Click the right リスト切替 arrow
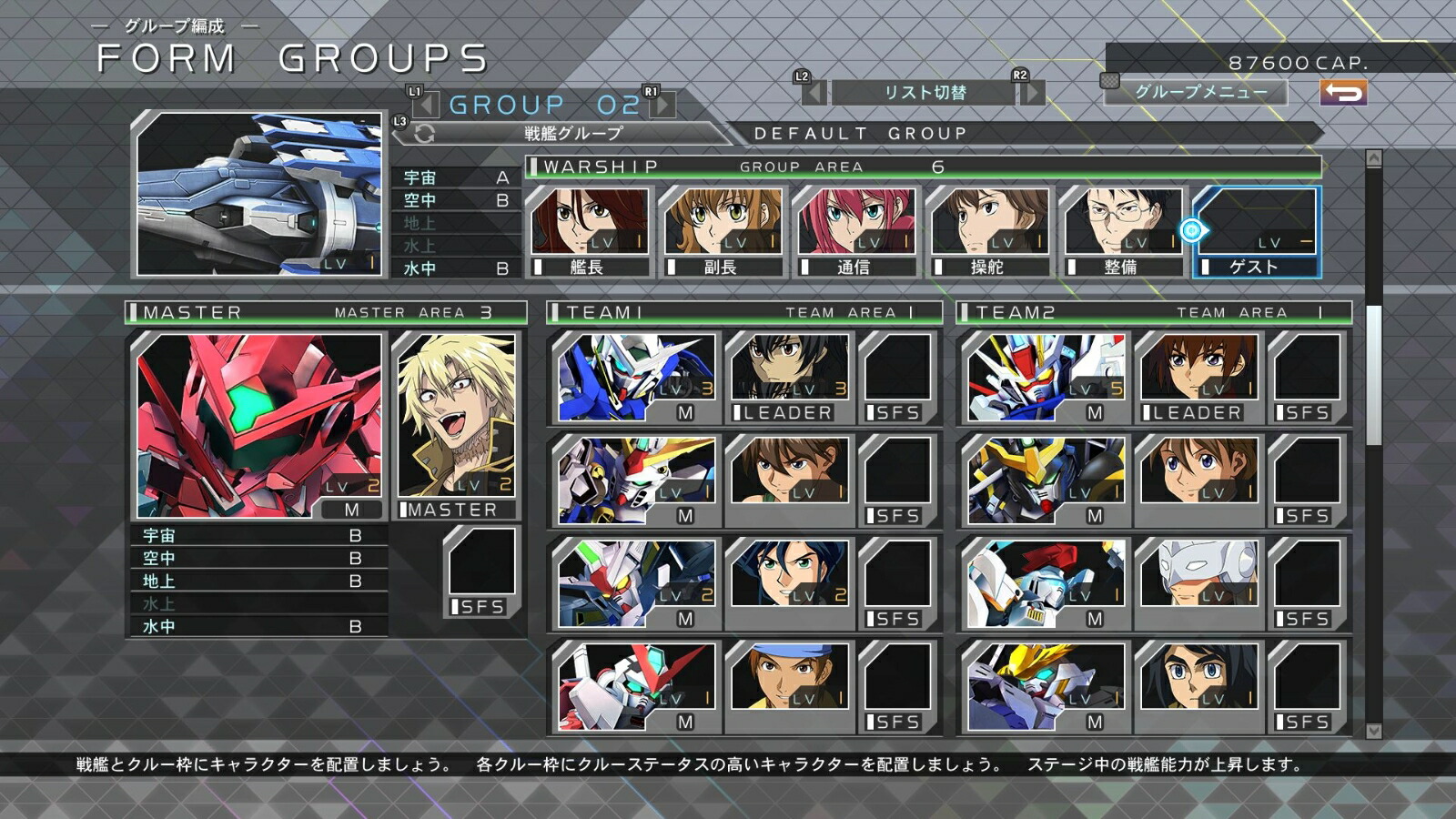 click(1029, 94)
